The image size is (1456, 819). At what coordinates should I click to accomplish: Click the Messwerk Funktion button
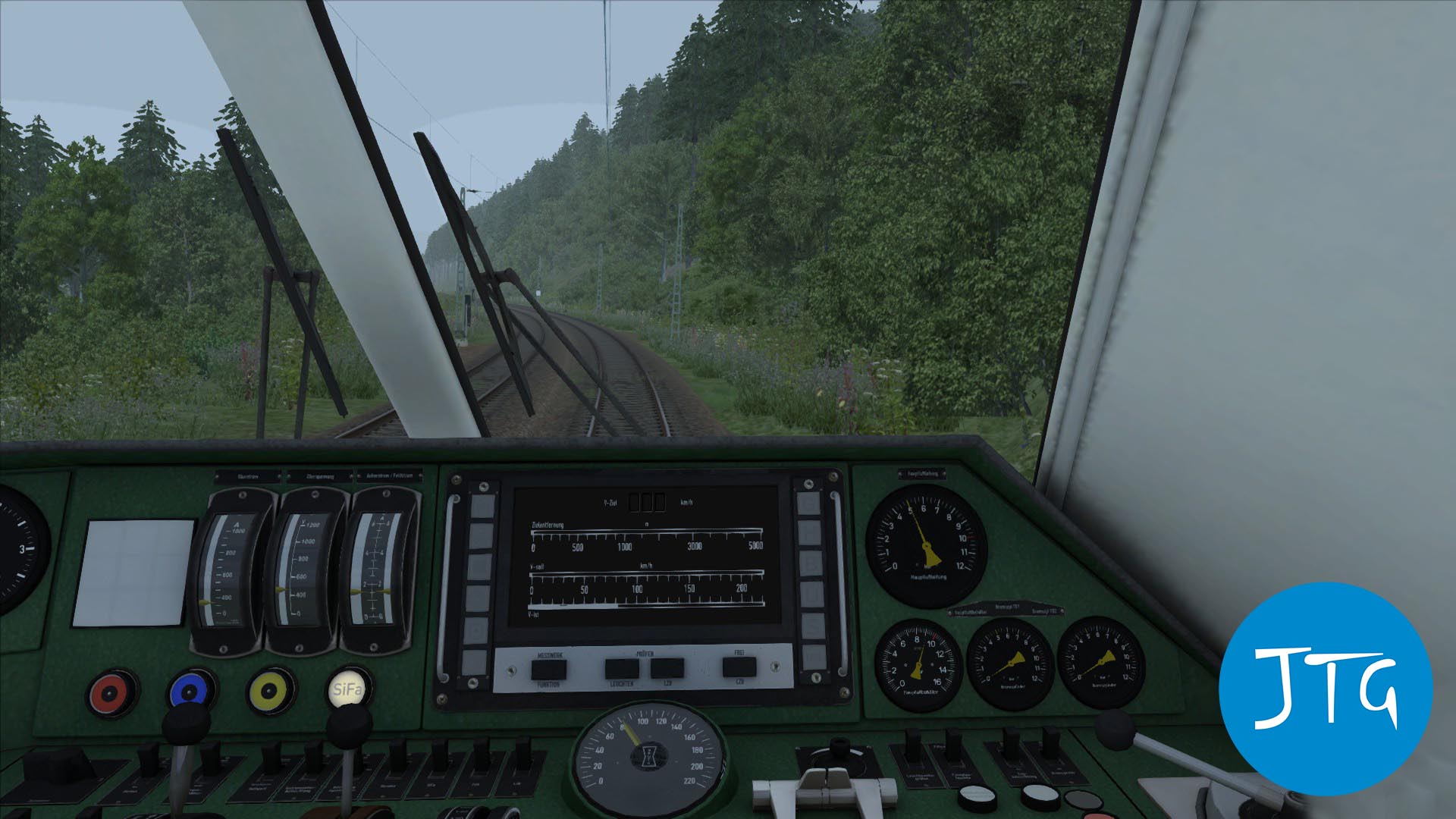tap(548, 670)
